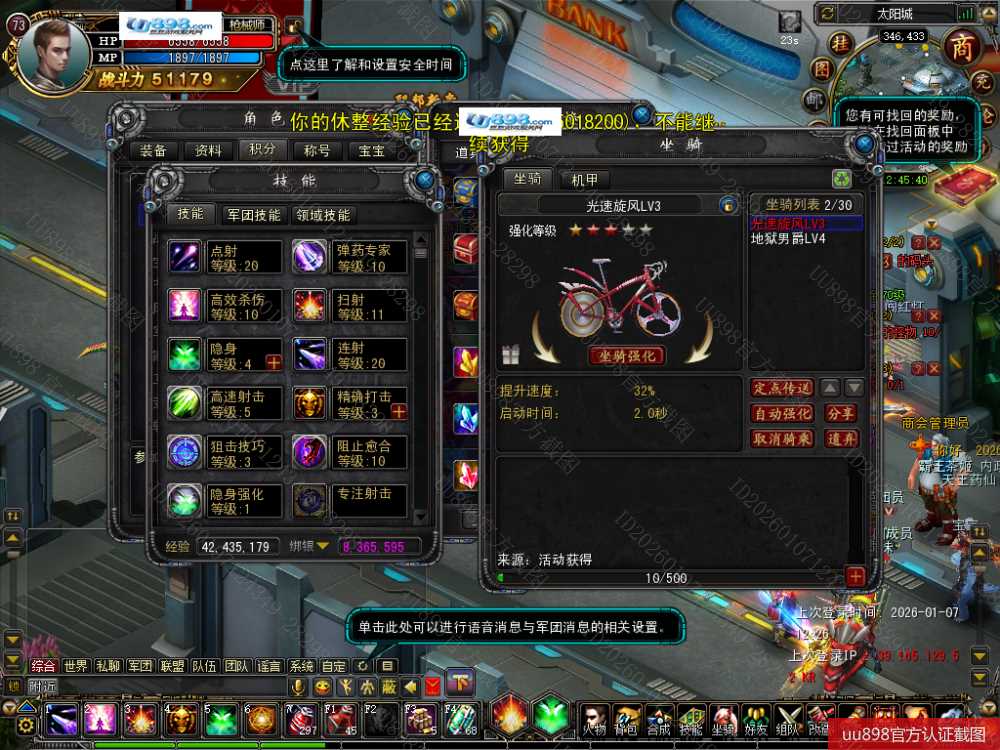
Task: Select the 点射 skill icon
Action: [185, 257]
